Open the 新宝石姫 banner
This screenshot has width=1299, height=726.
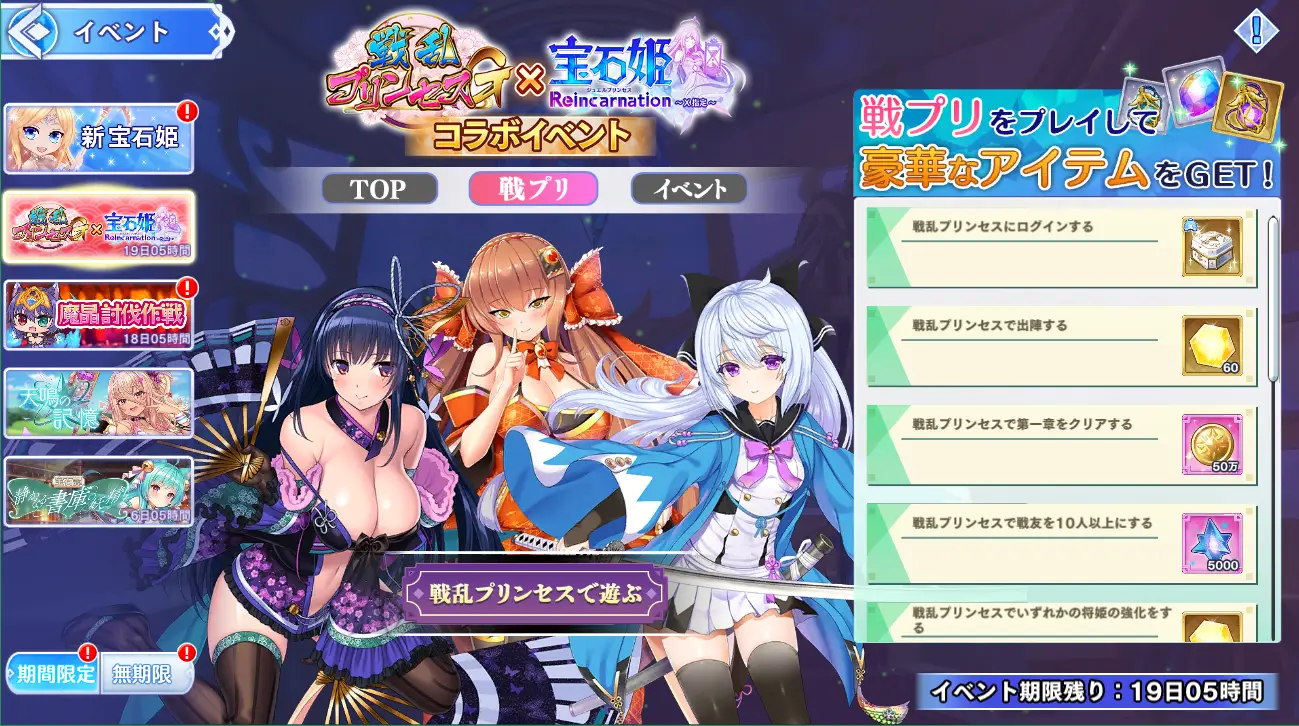click(x=98, y=138)
